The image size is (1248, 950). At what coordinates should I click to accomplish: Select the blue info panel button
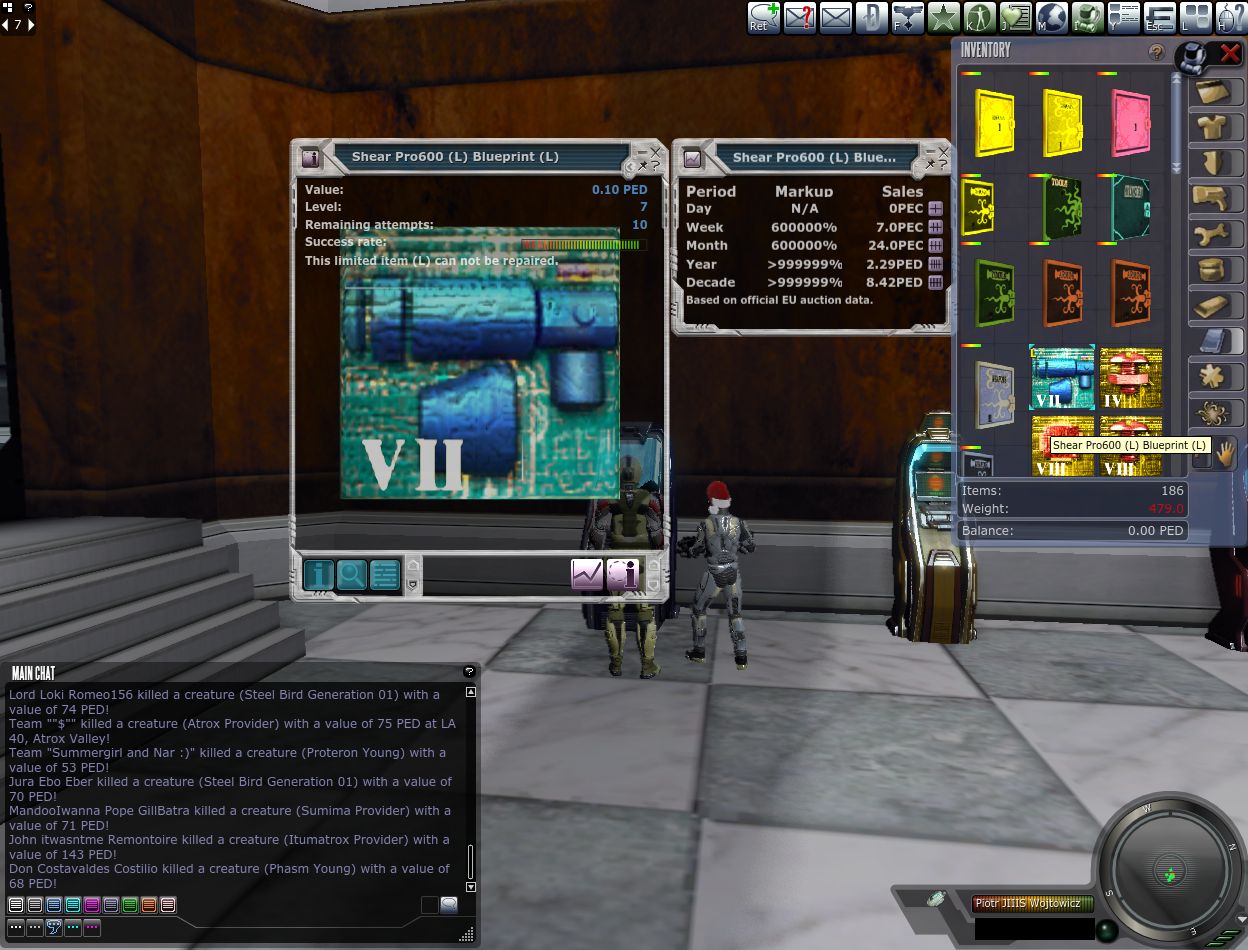(x=319, y=574)
